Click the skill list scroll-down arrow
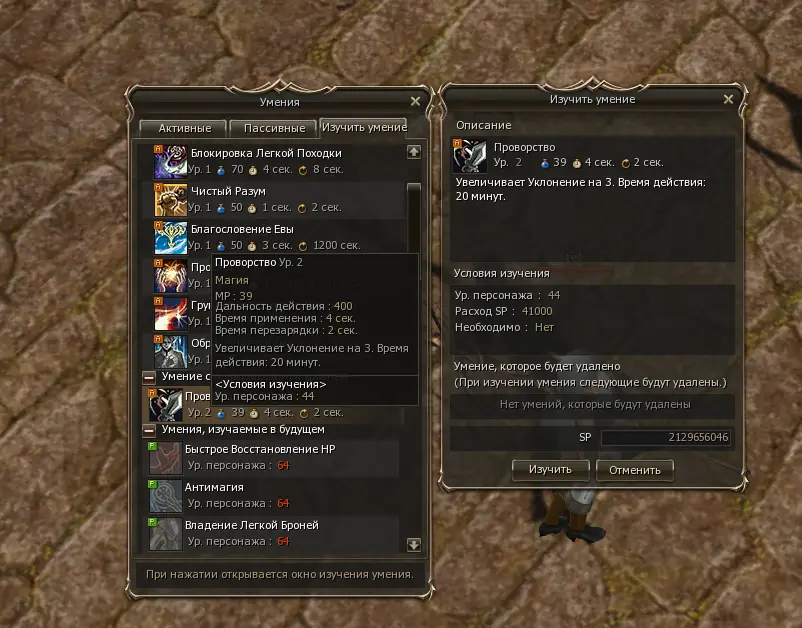The height and width of the screenshot is (628, 802). 414,544
